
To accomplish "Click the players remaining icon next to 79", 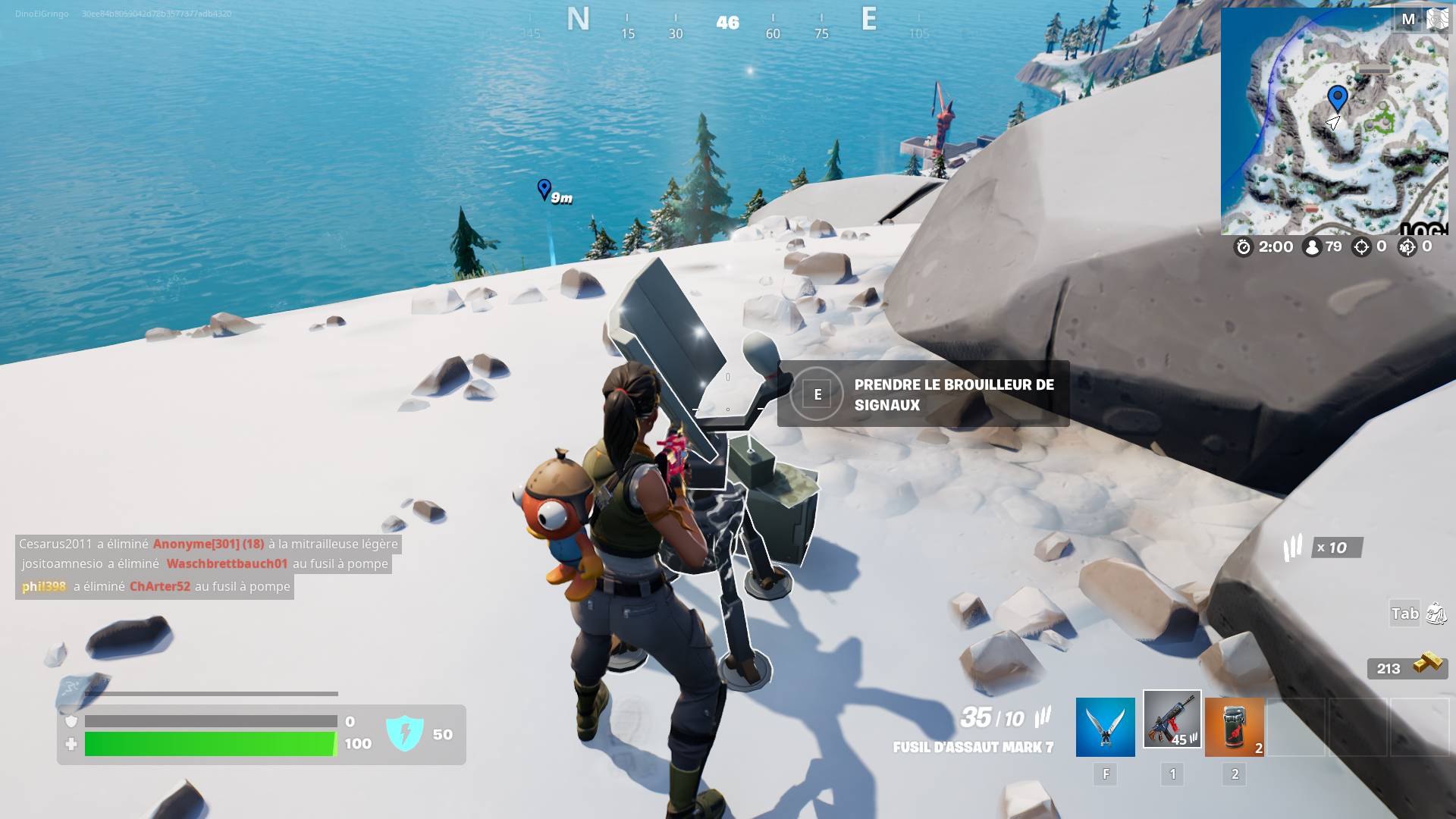I will coord(1311,246).
